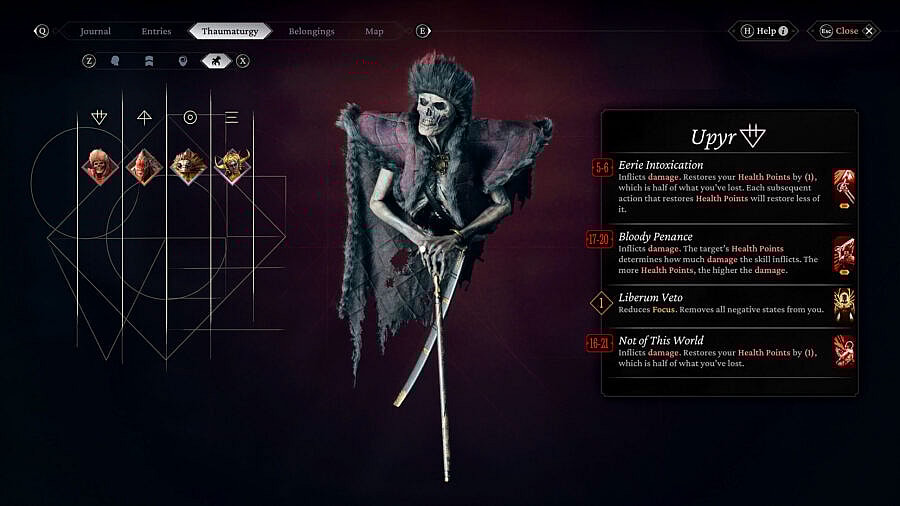Go to the Belongings tab
The width and height of the screenshot is (900, 506).
(311, 31)
